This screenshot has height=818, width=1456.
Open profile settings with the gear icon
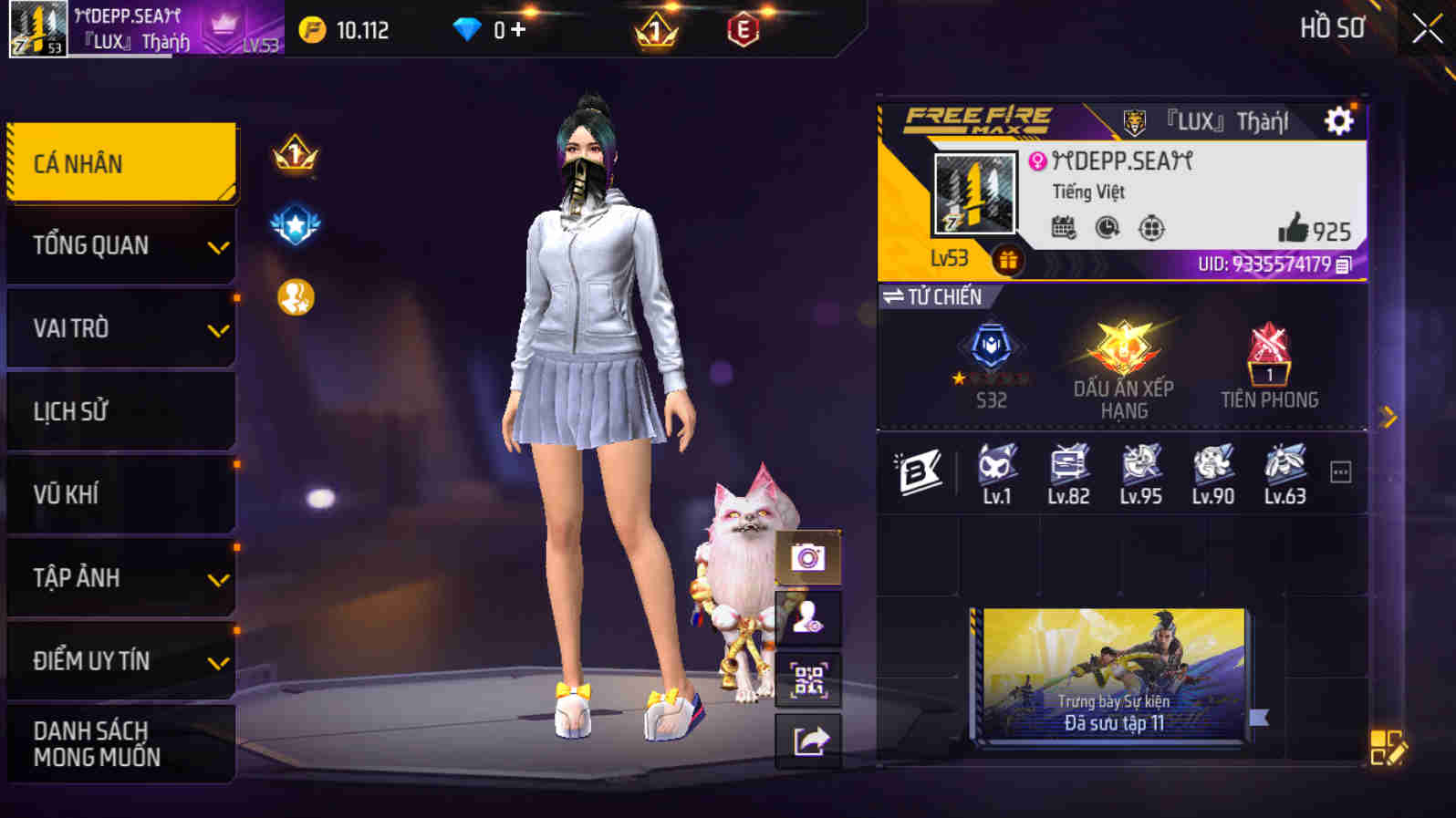[1337, 119]
